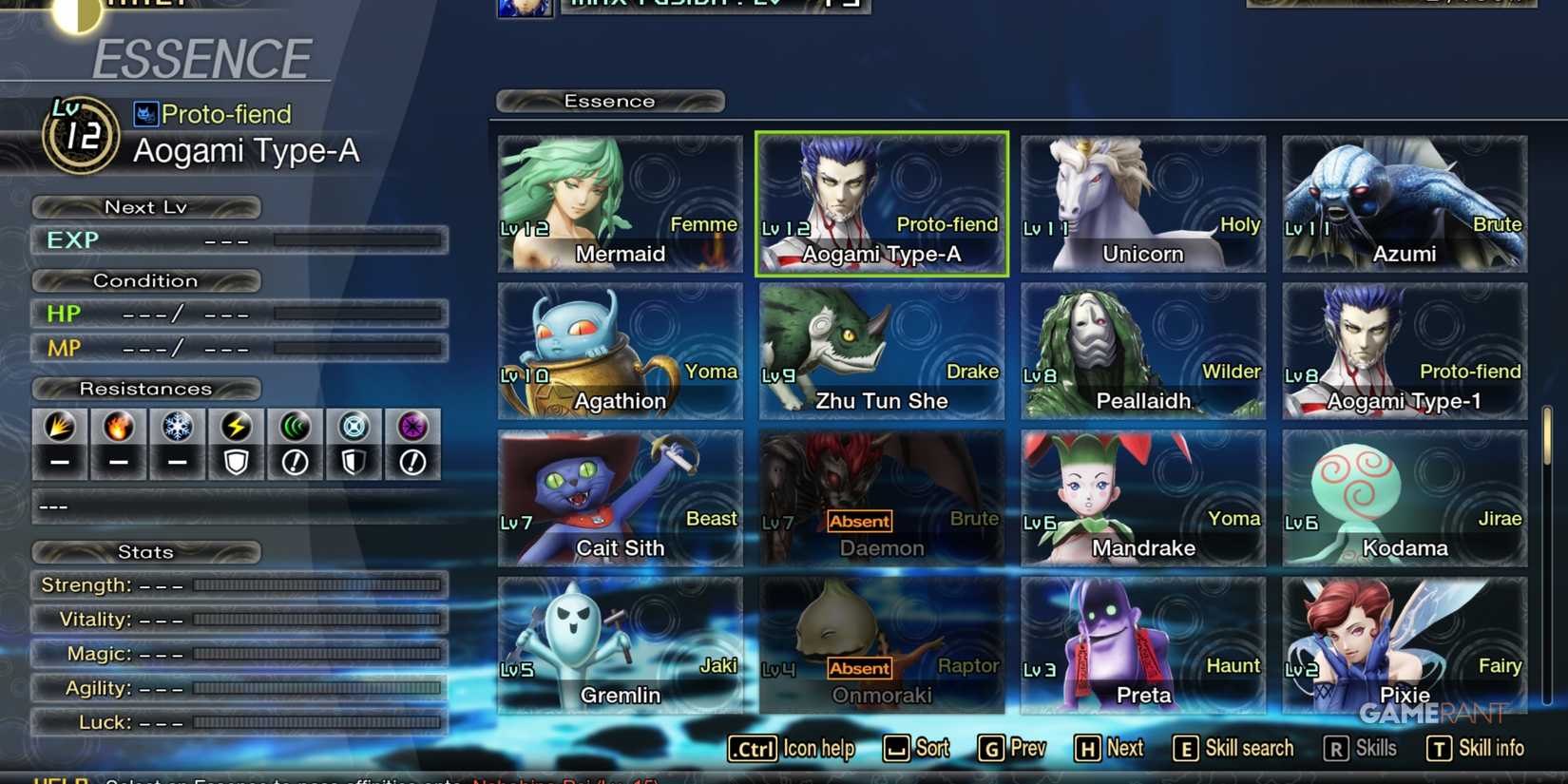Select the physical resistance icon
The height and width of the screenshot is (784, 1568).
click(59, 428)
